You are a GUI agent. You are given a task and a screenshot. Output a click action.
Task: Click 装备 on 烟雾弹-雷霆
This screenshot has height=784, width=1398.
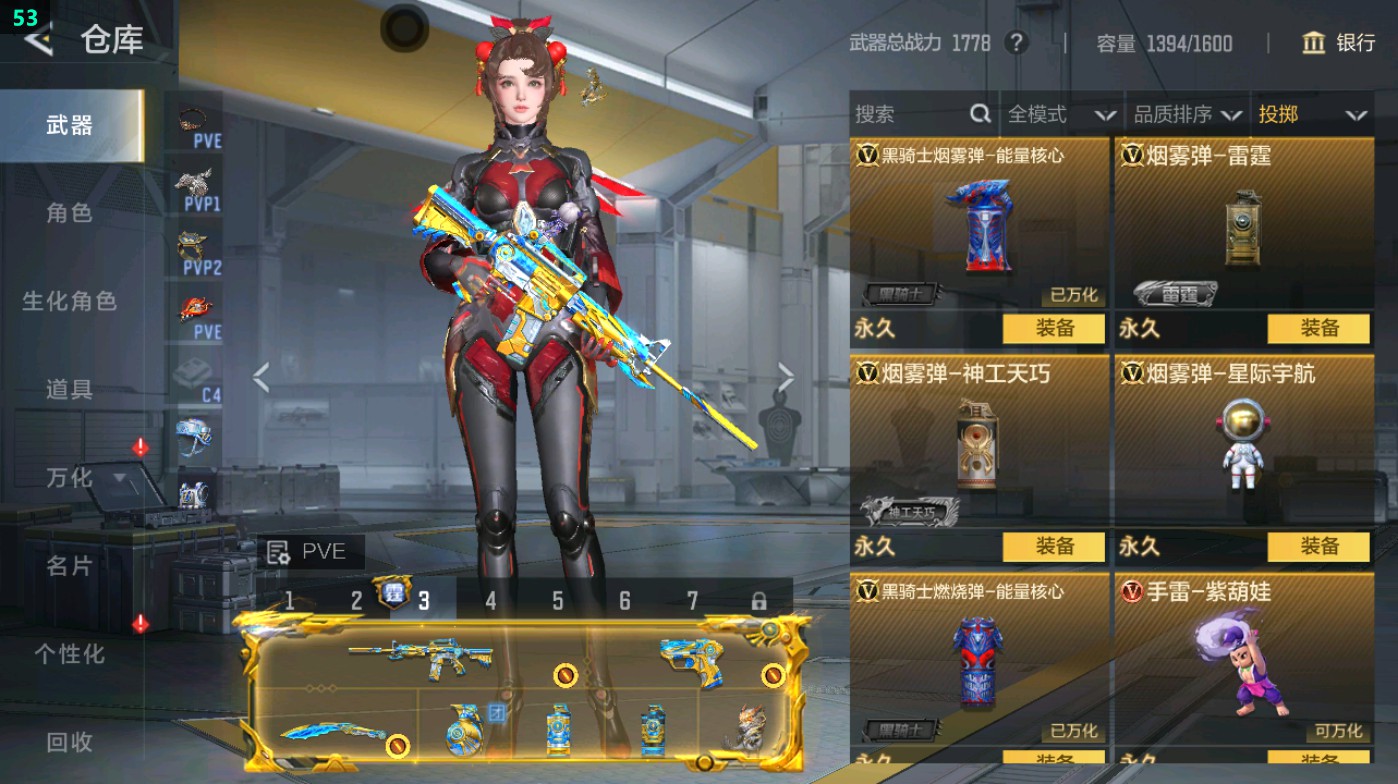pos(1319,328)
